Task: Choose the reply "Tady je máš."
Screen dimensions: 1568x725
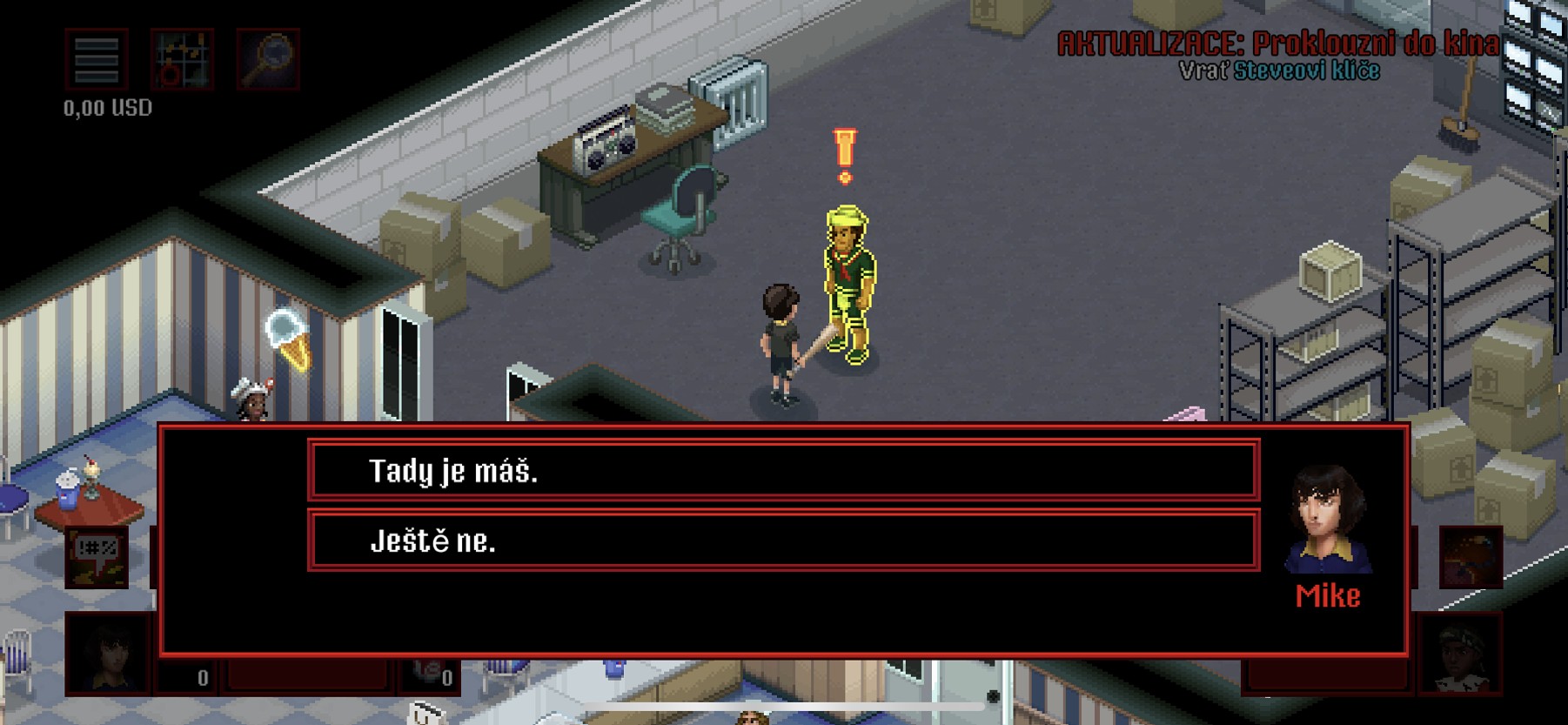Action: point(783,471)
